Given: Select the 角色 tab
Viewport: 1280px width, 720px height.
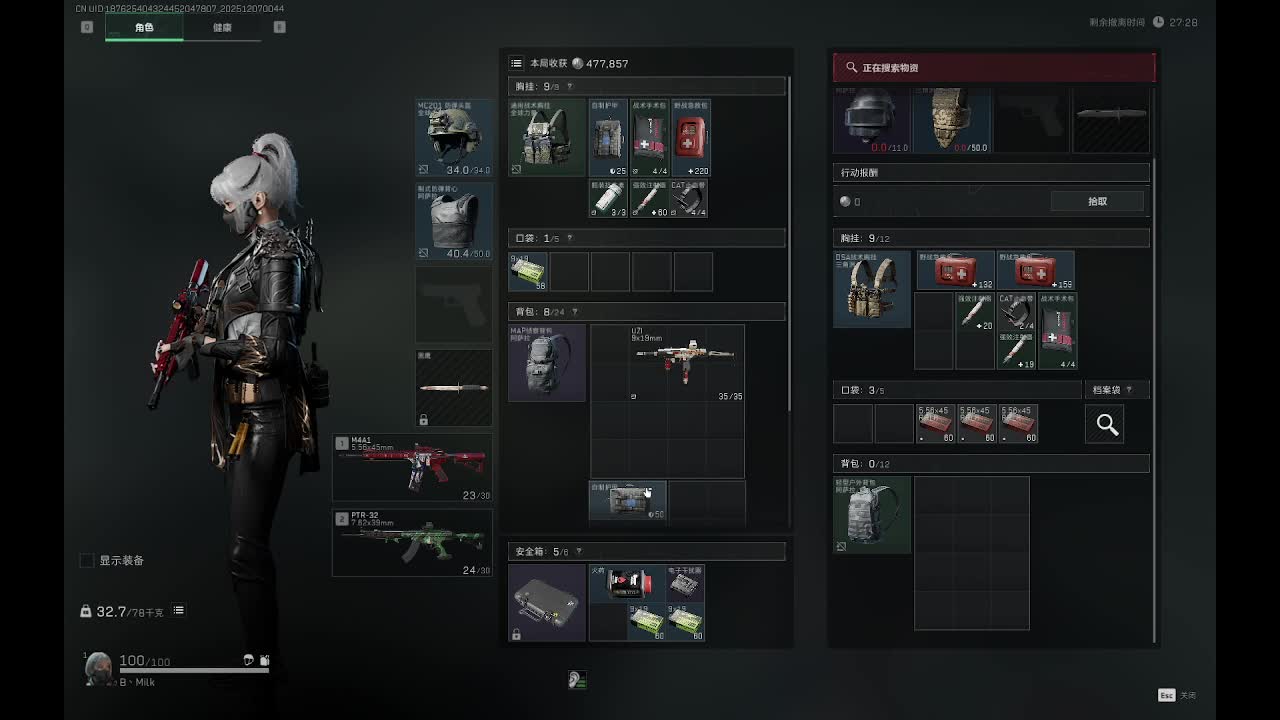Looking at the screenshot, I should click(144, 28).
